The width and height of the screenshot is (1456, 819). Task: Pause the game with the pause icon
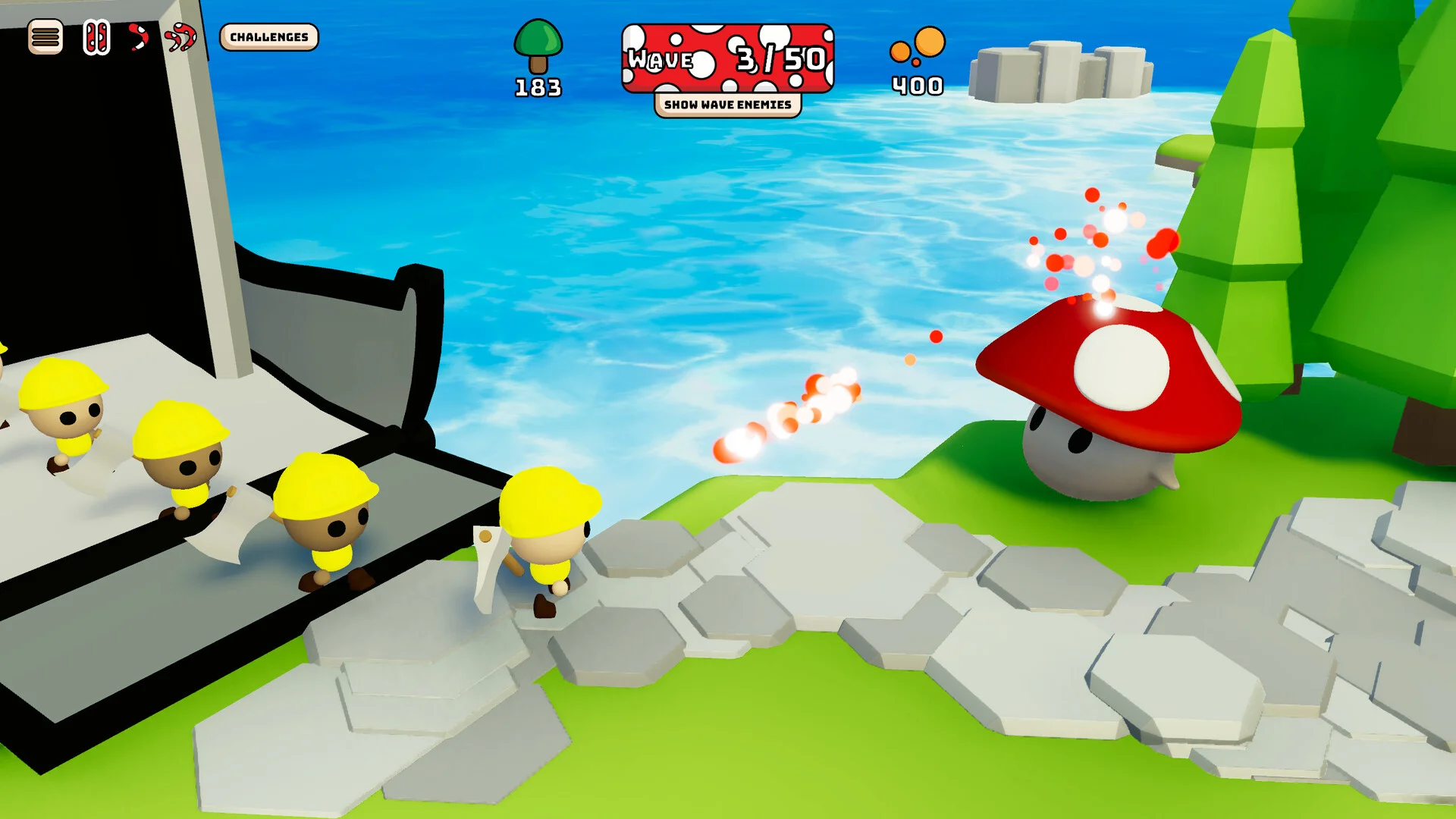click(x=96, y=37)
